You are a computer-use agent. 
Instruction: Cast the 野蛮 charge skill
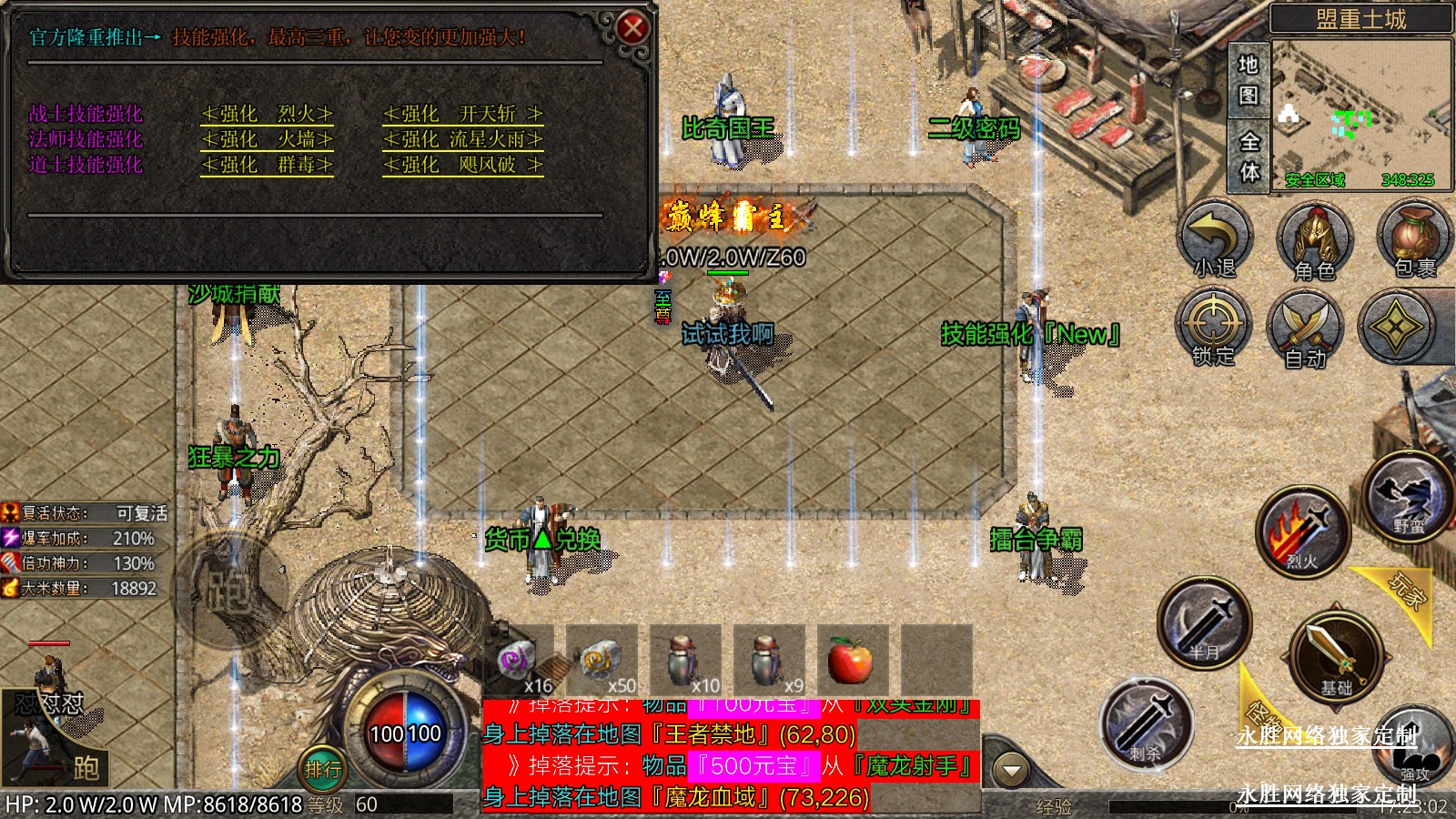[1408, 496]
